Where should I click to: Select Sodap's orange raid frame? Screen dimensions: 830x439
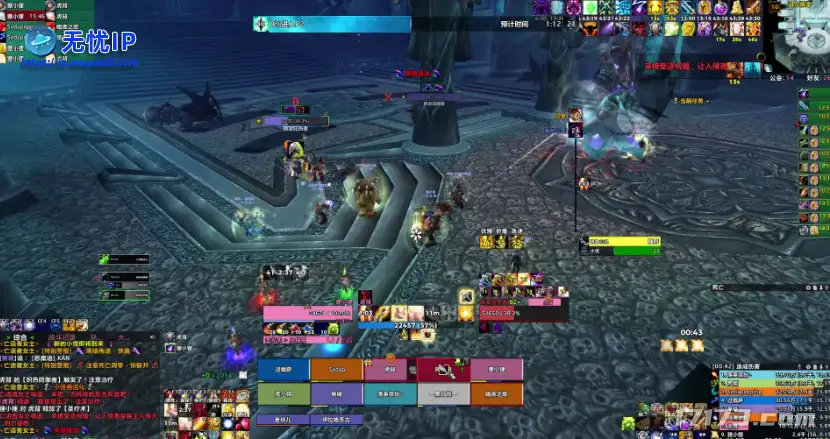coord(337,369)
